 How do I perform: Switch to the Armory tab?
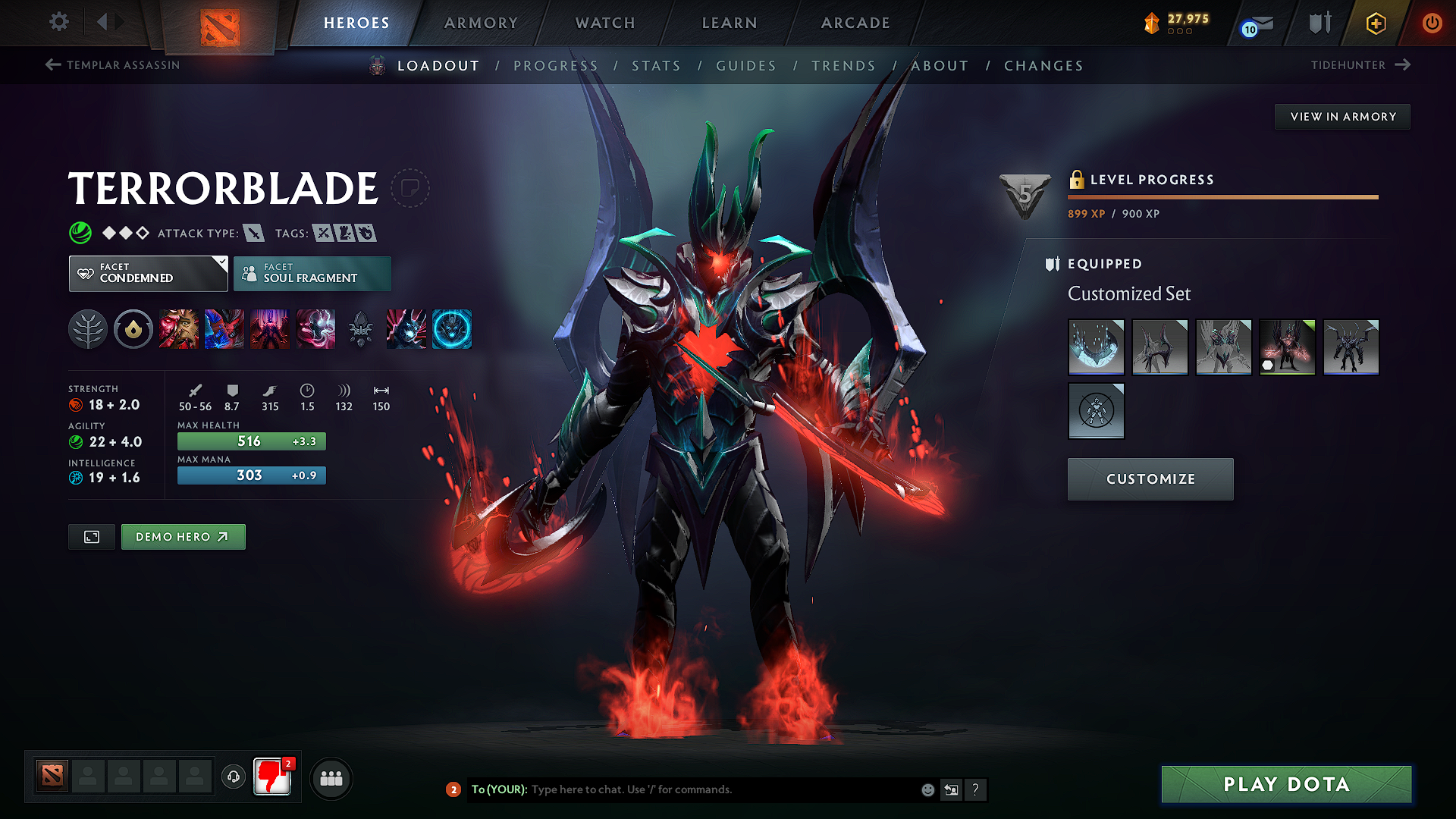point(481,23)
